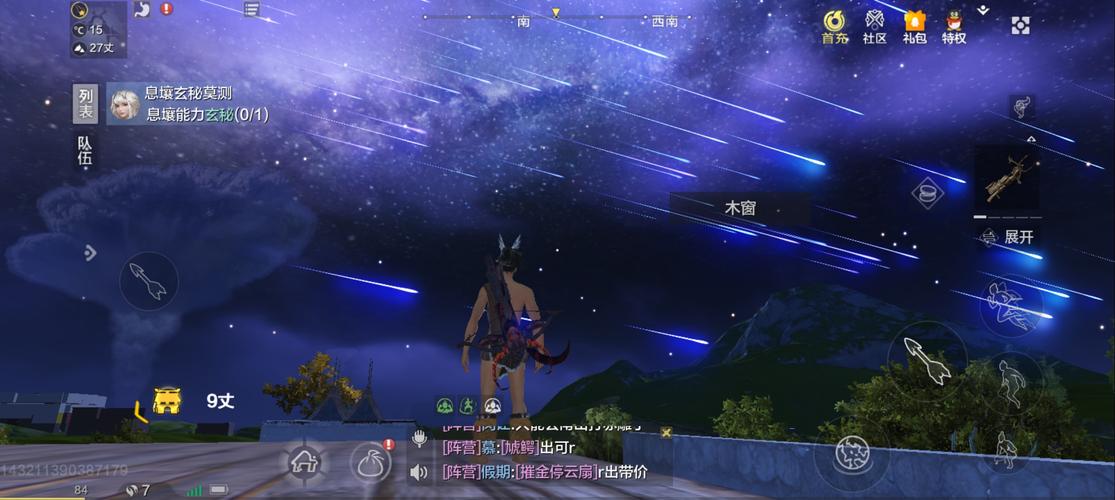Switch to the 队伍 team tab

(x=87, y=150)
